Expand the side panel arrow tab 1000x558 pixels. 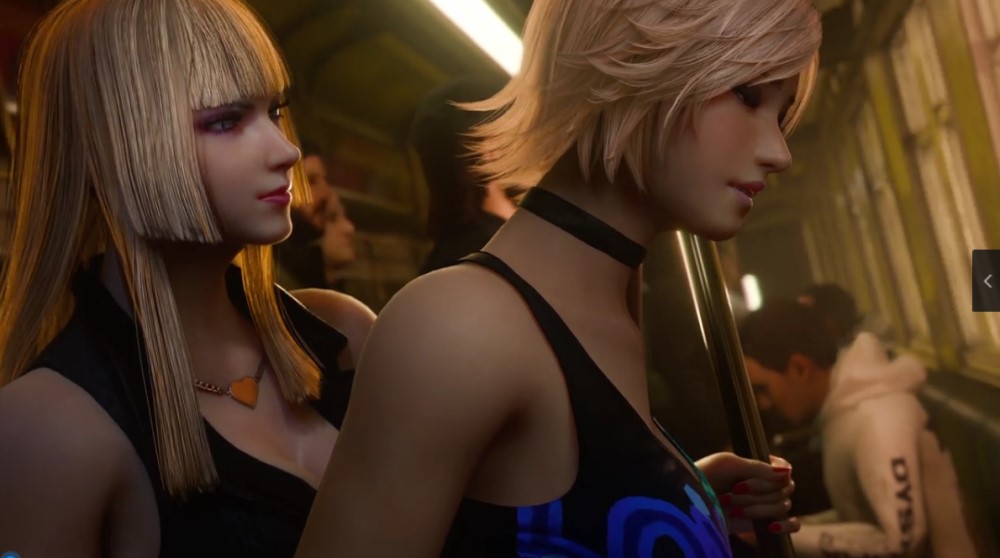click(986, 281)
